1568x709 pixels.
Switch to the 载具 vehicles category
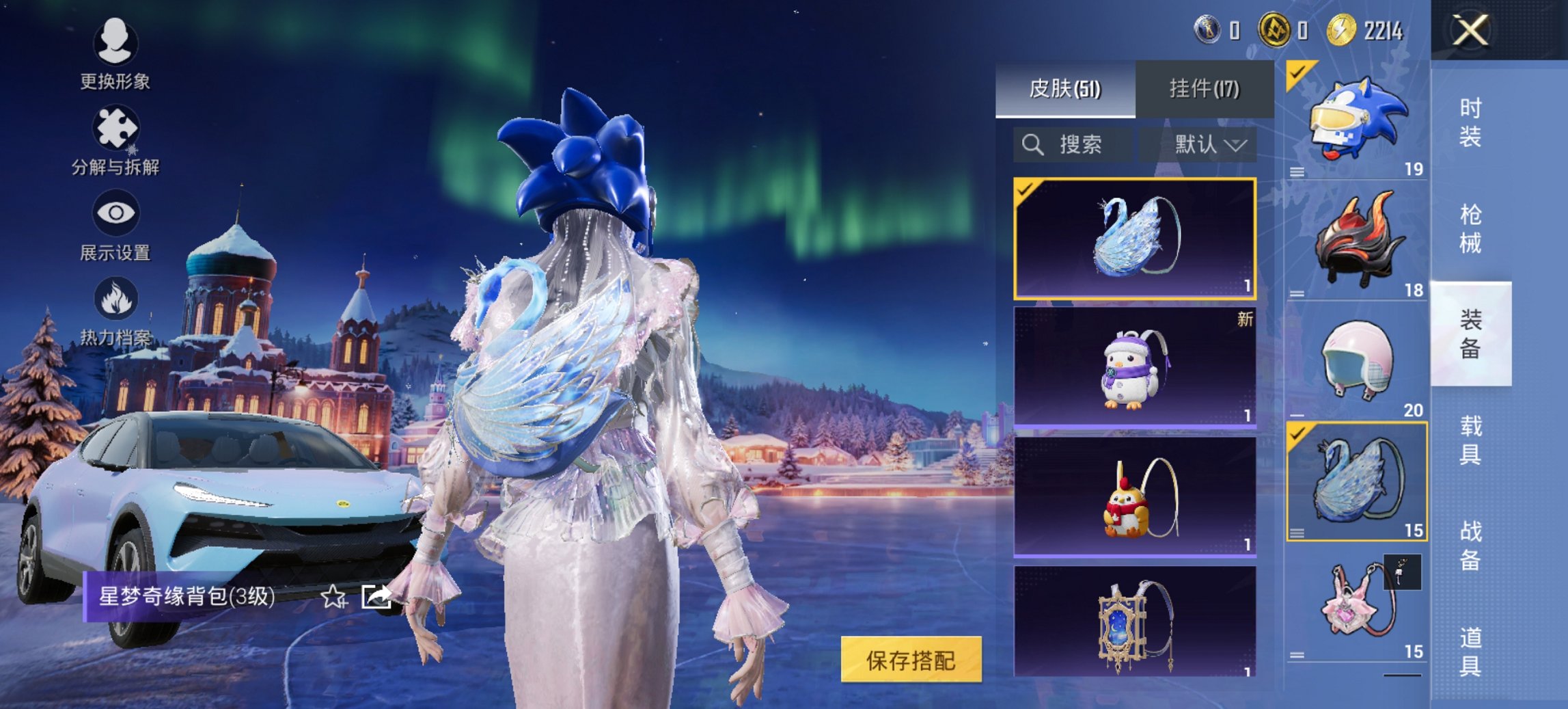(1470, 440)
